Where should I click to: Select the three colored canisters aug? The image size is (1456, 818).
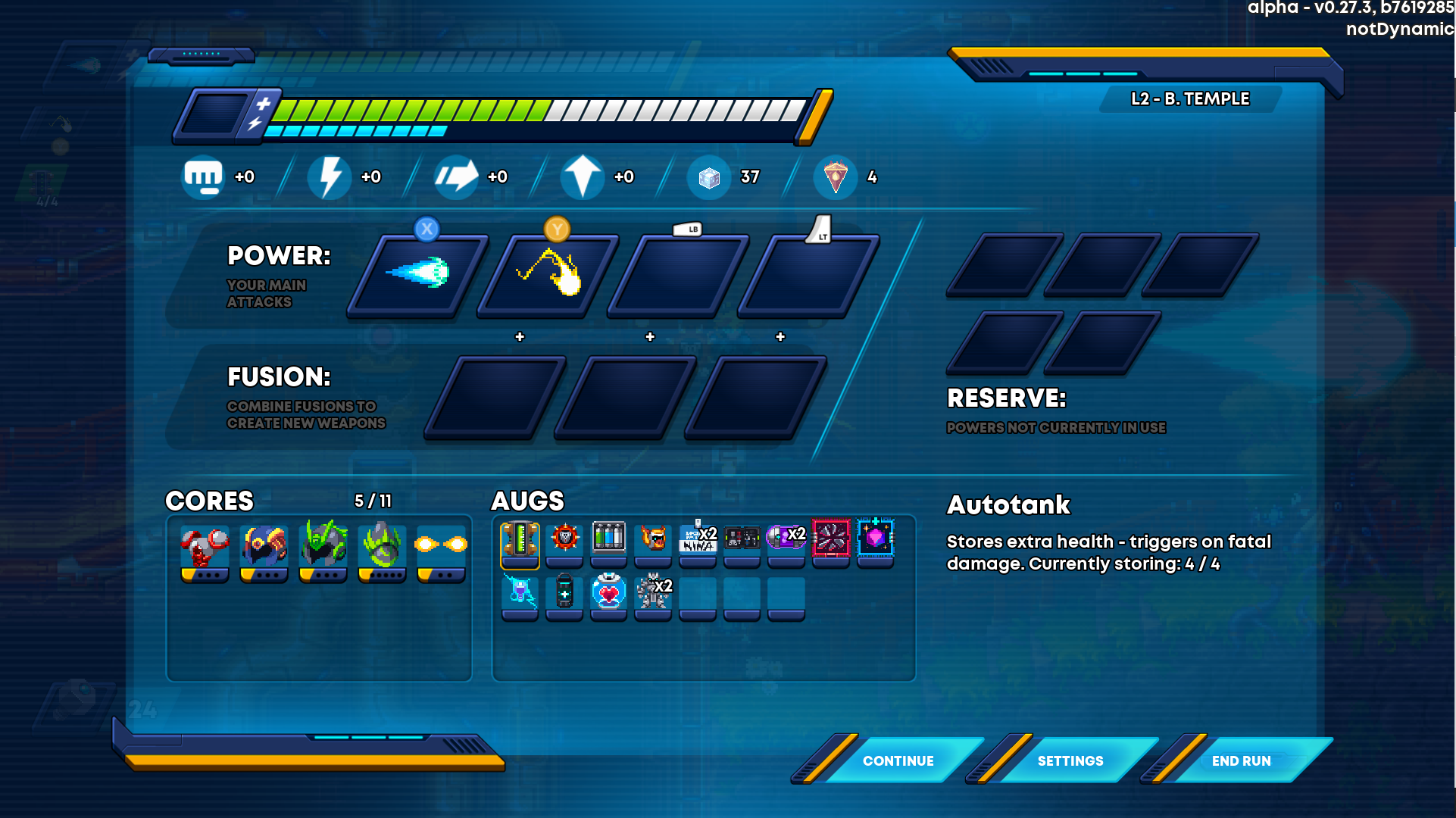pos(608,539)
